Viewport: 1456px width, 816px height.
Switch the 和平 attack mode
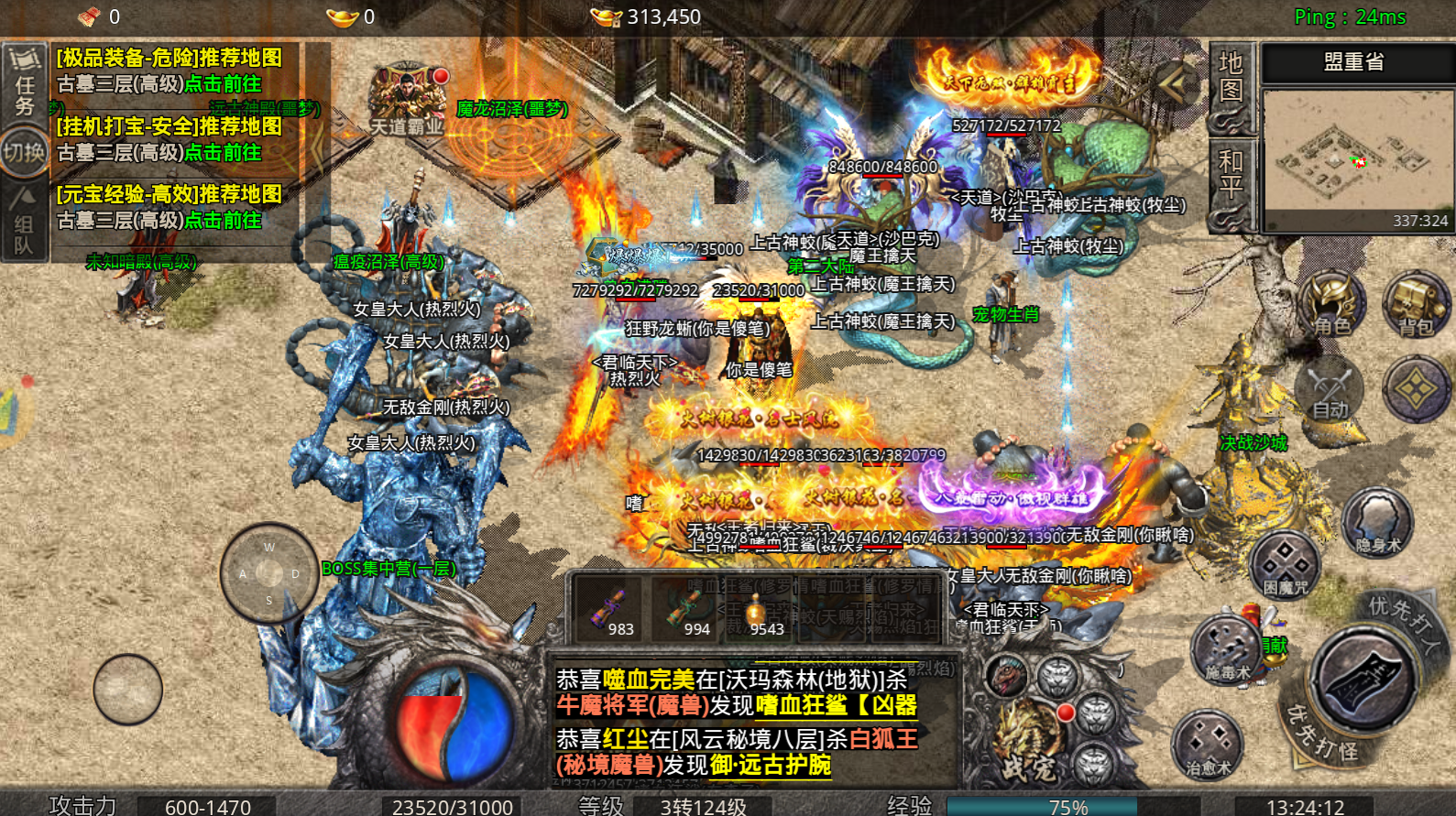point(1230,184)
